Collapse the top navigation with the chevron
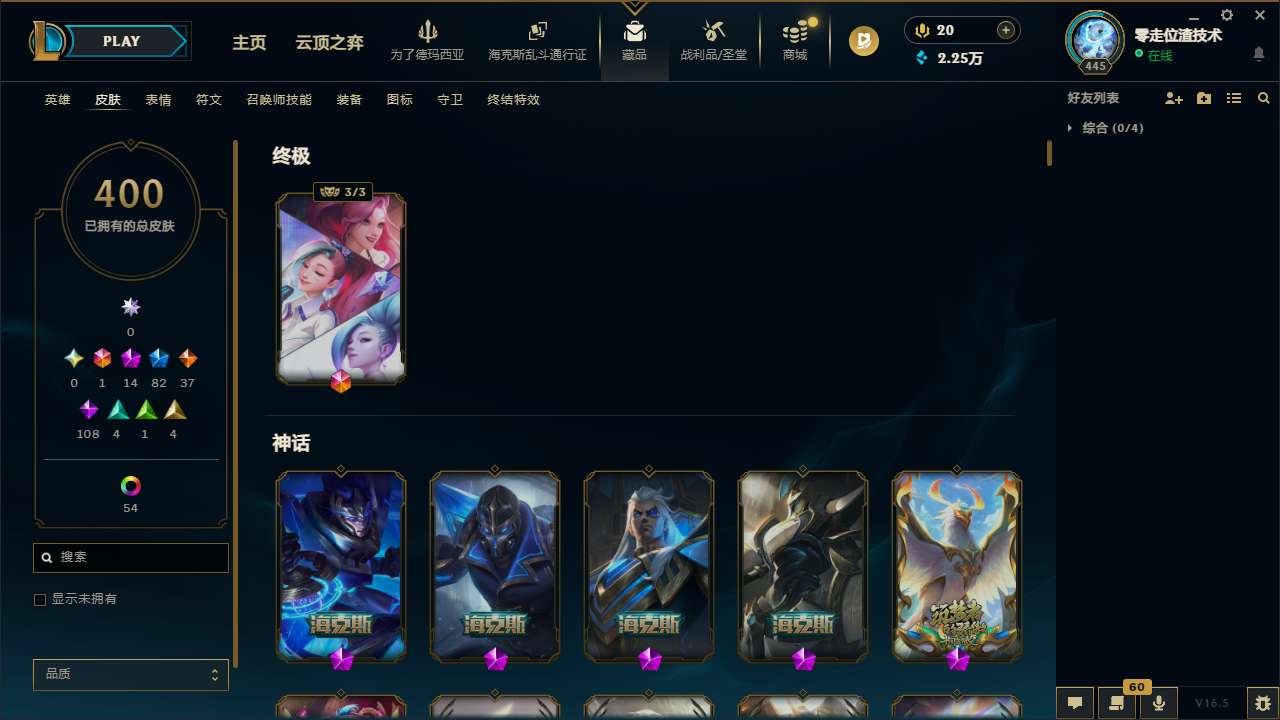The height and width of the screenshot is (720, 1280). point(634,6)
